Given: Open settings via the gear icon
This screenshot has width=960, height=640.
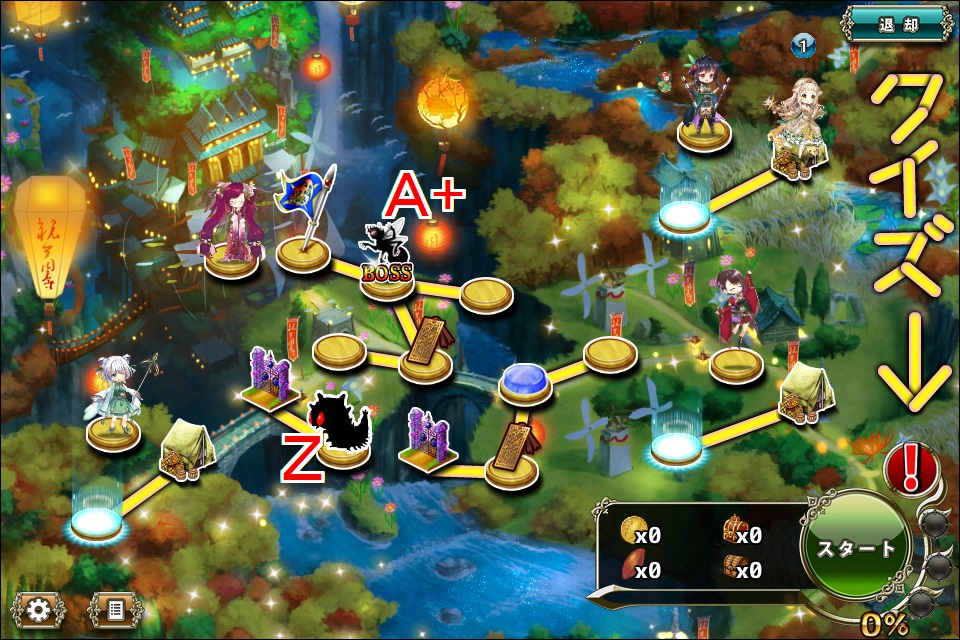Looking at the screenshot, I should click(x=39, y=607).
